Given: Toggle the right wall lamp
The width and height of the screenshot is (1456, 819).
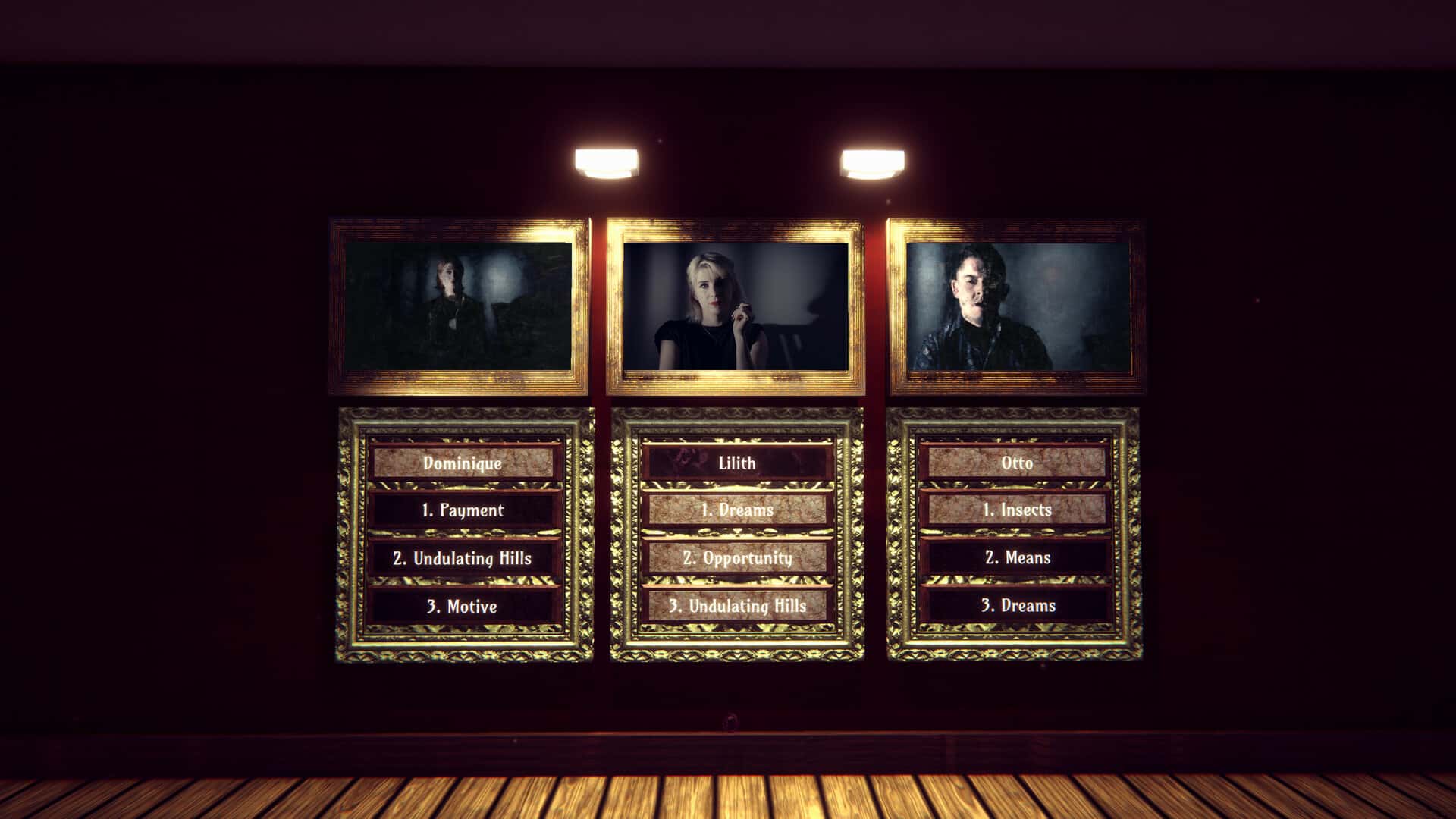Looking at the screenshot, I should coord(872,161).
